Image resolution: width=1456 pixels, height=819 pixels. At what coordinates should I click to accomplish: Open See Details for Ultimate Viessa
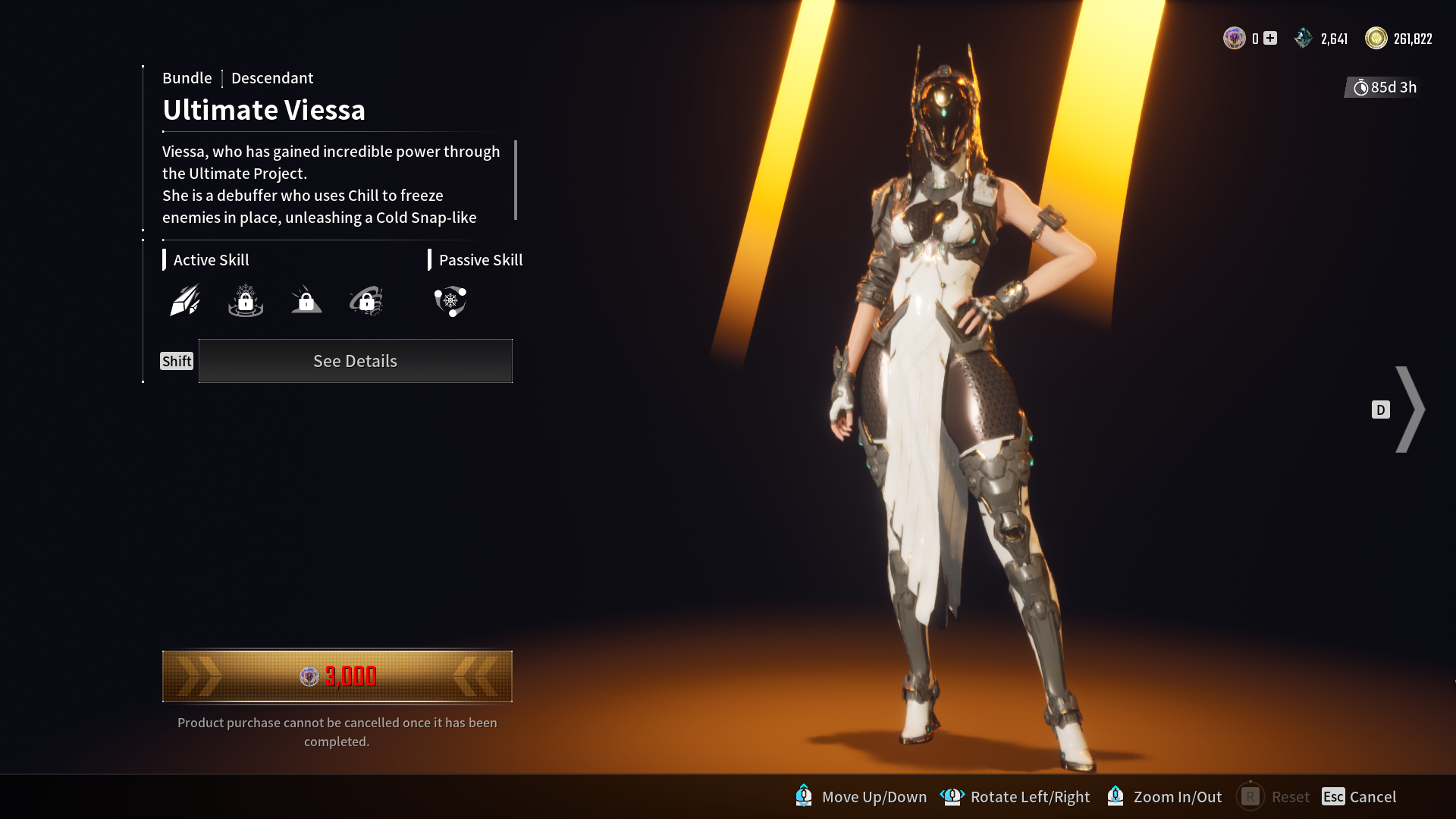click(355, 361)
